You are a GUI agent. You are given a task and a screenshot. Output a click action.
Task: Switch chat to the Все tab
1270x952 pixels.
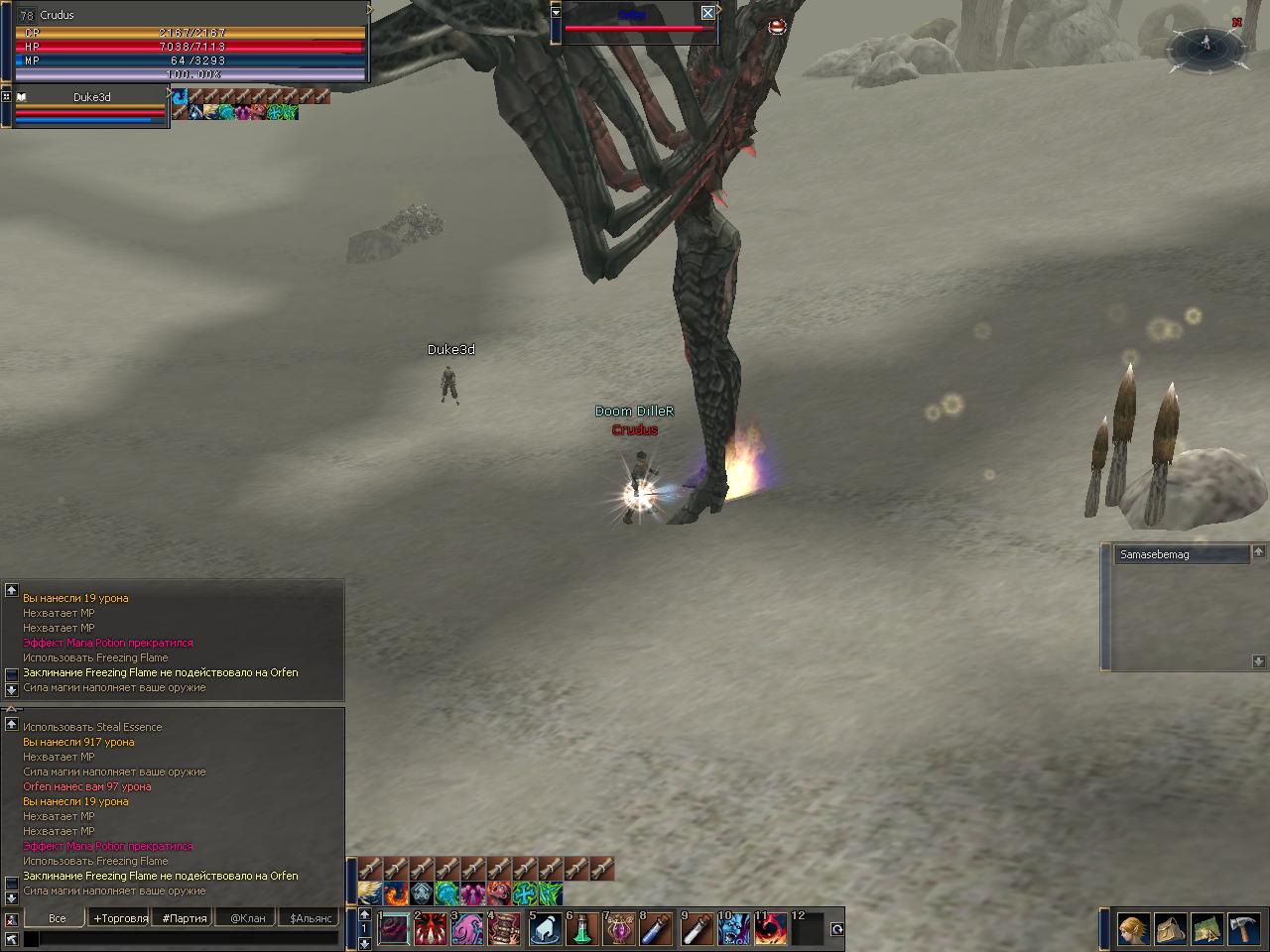(x=57, y=918)
